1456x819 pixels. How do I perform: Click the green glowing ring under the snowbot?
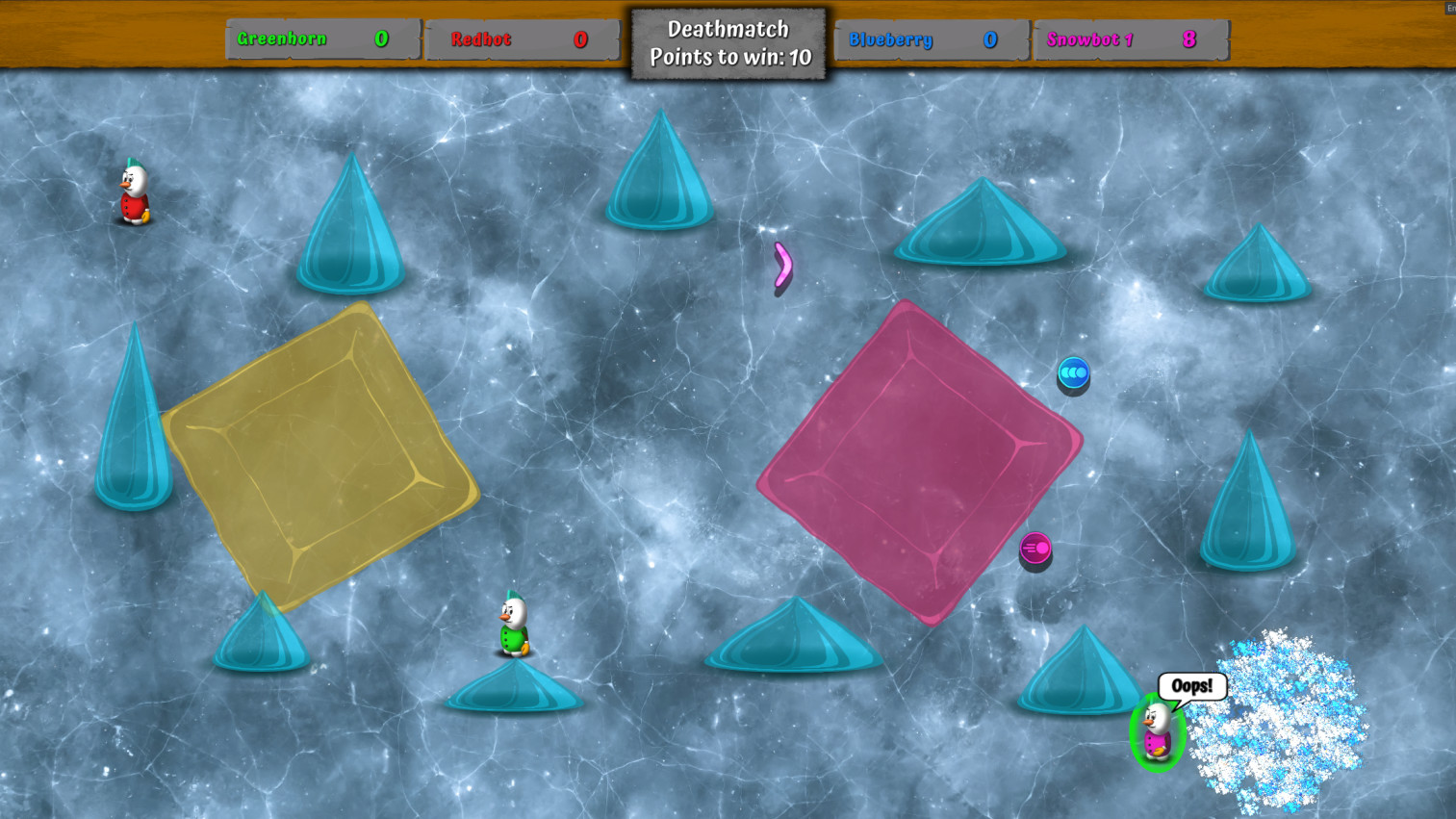[1158, 760]
